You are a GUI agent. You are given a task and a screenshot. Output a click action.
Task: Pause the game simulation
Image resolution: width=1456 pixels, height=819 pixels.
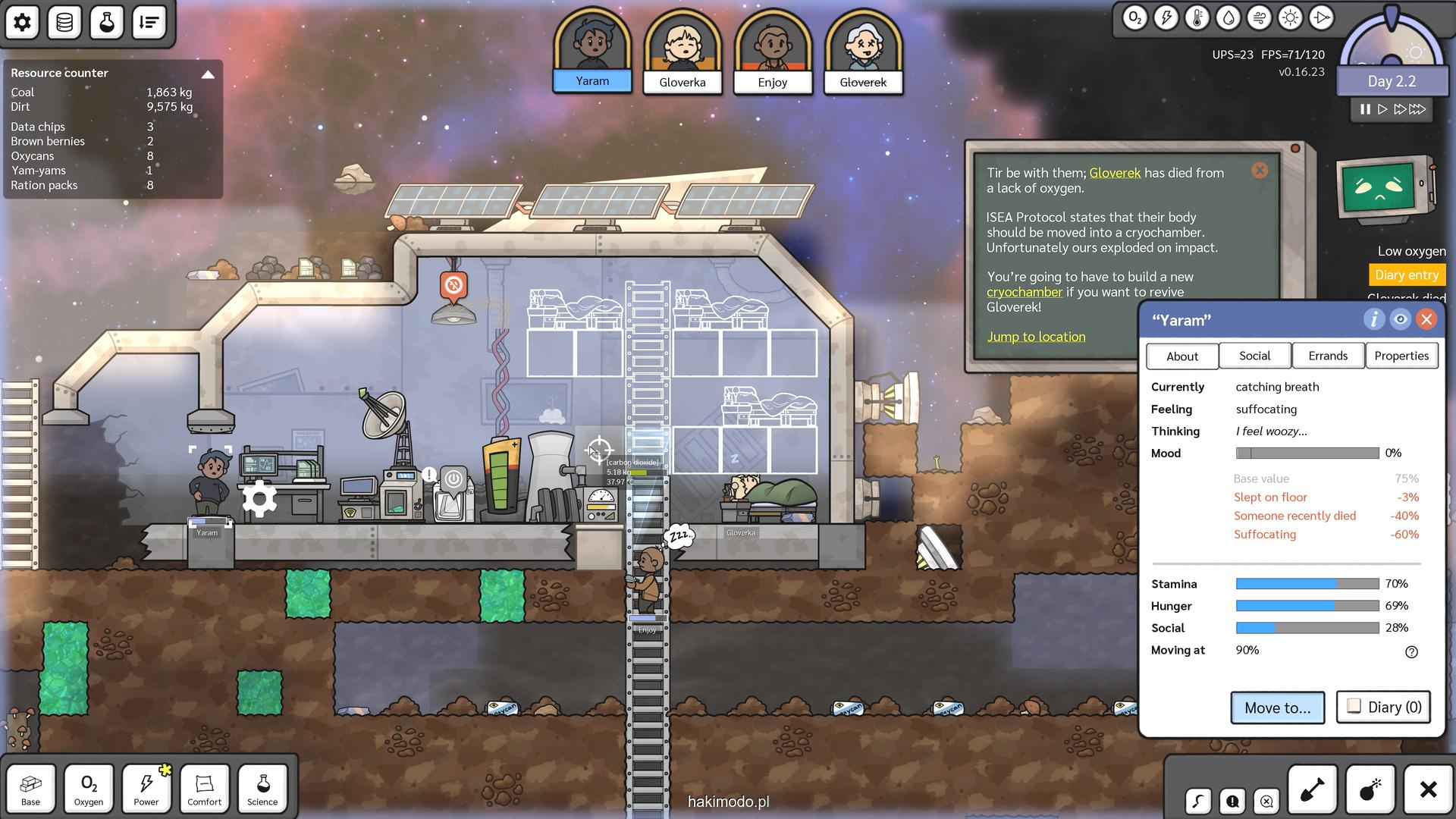[x=1365, y=109]
